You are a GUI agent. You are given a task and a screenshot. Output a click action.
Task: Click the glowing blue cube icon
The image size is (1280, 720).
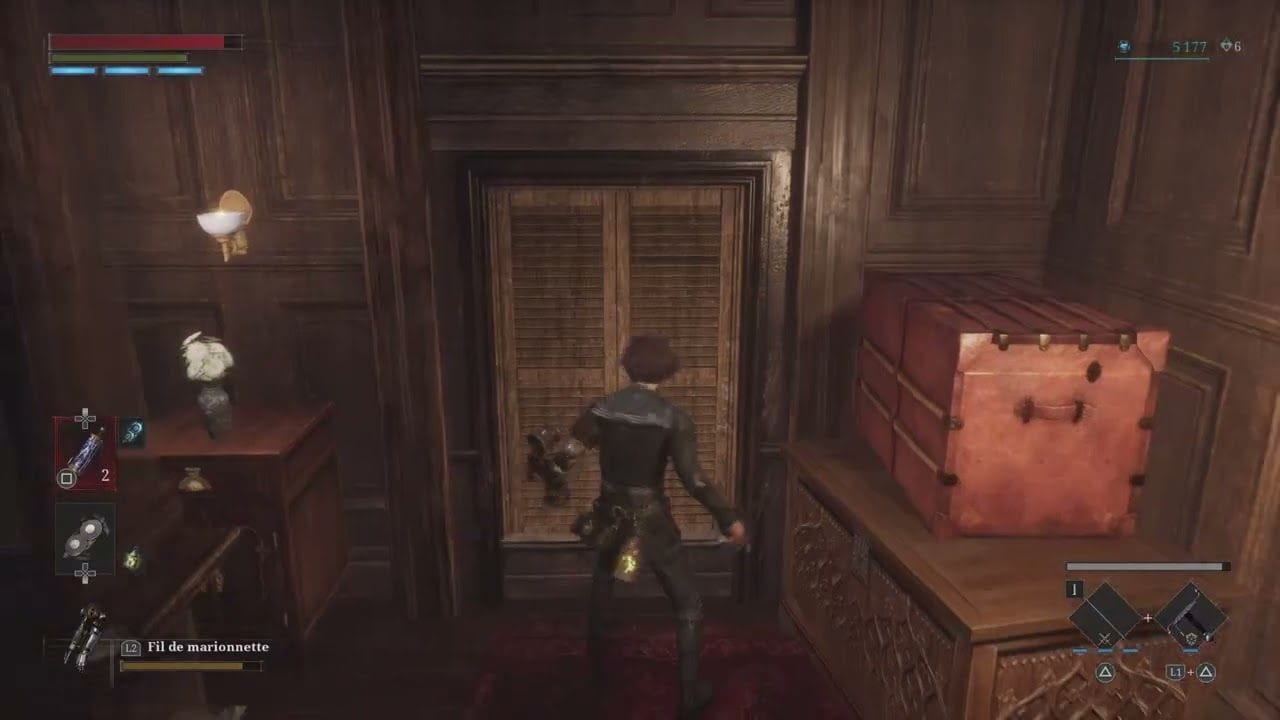[x=132, y=432]
